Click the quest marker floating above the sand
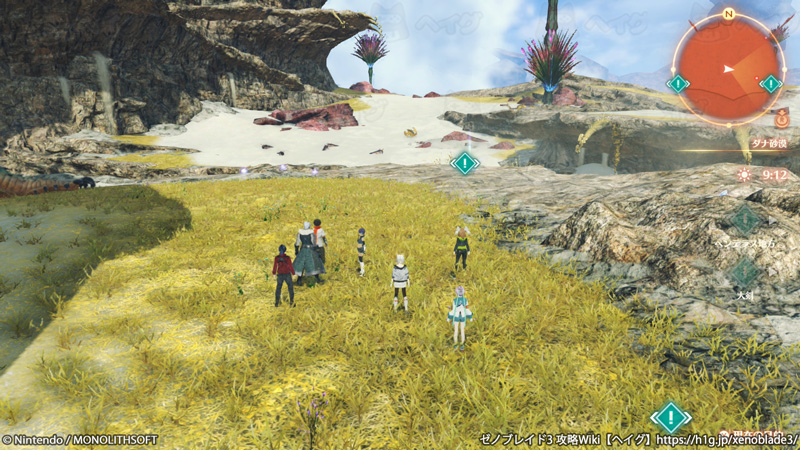This screenshot has width=800, height=450. (464, 162)
